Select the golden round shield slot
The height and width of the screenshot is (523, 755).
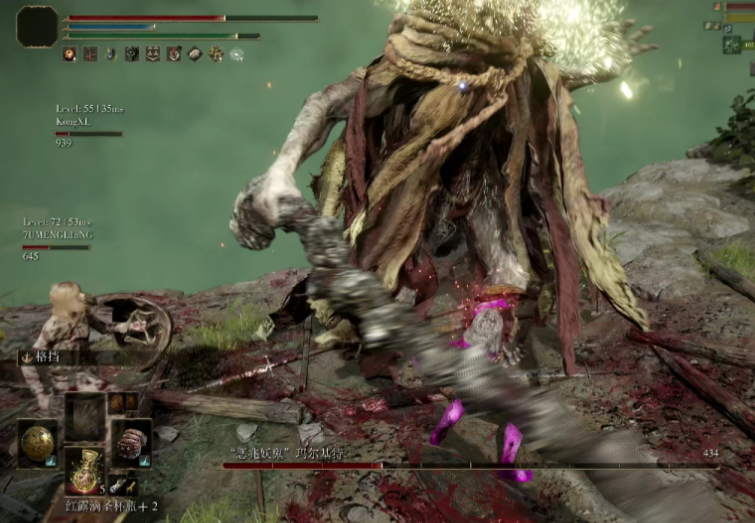coord(37,441)
